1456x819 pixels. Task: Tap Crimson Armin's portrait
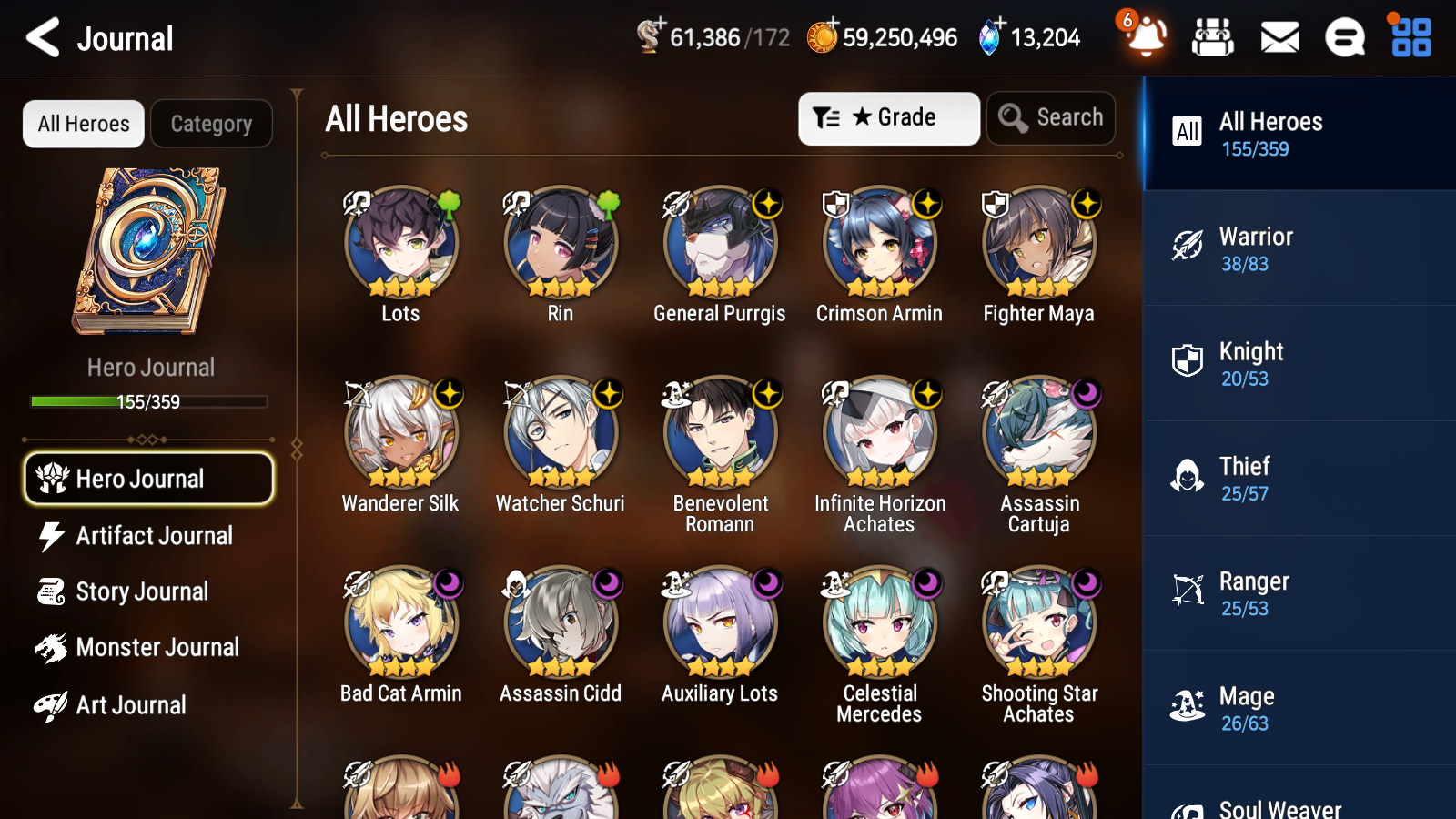[x=879, y=243]
